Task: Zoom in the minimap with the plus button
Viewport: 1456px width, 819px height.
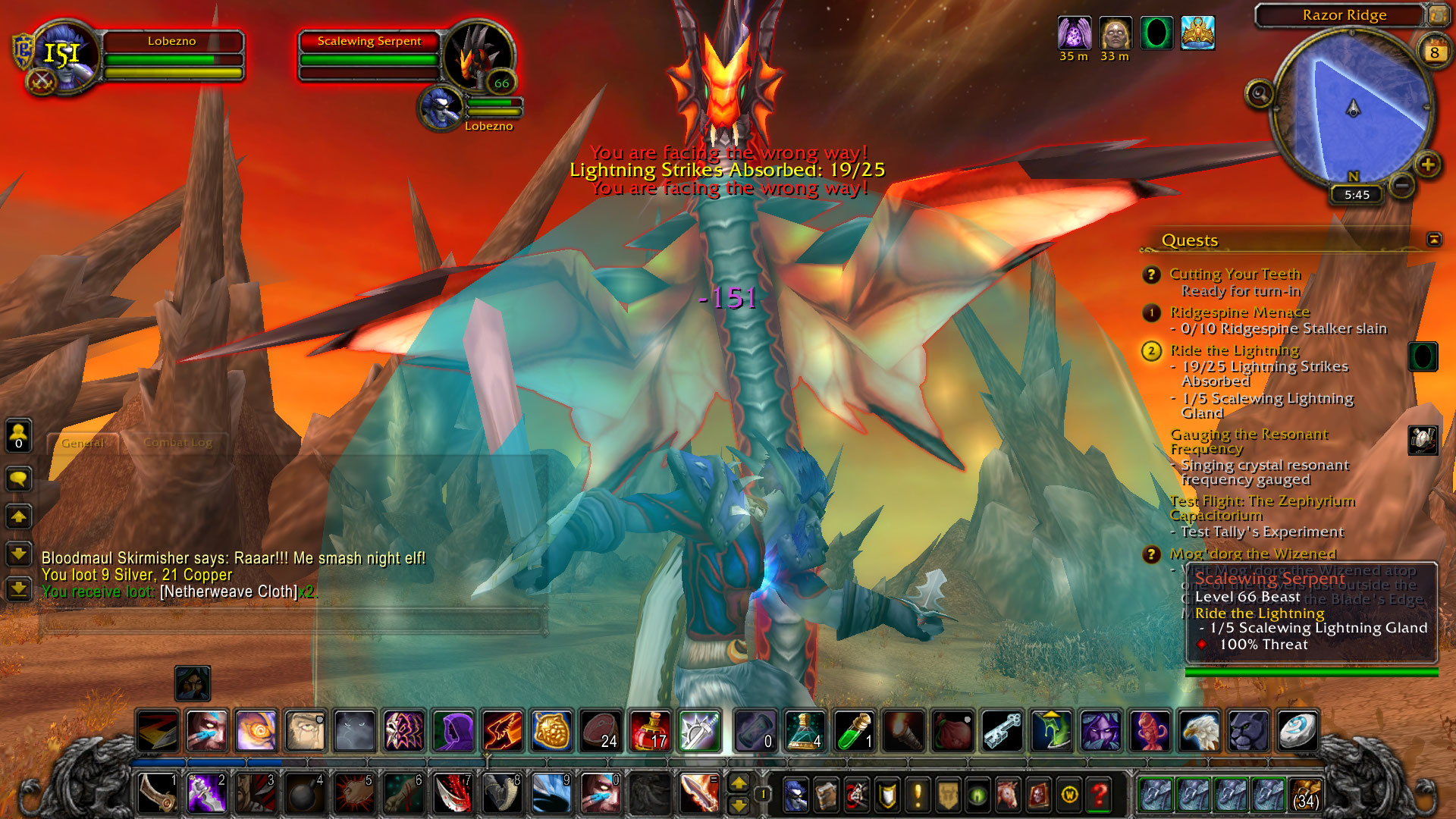Action: click(x=1428, y=165)
